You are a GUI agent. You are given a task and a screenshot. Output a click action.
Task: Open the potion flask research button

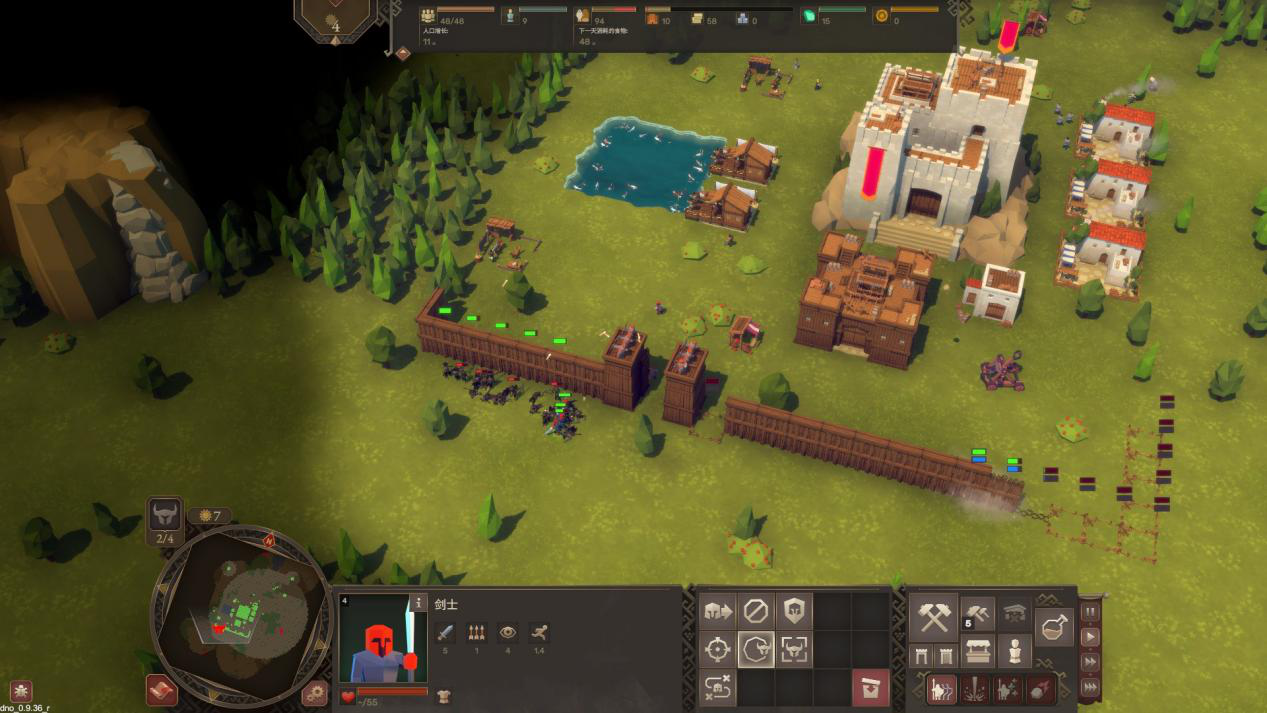point(1054,627)
